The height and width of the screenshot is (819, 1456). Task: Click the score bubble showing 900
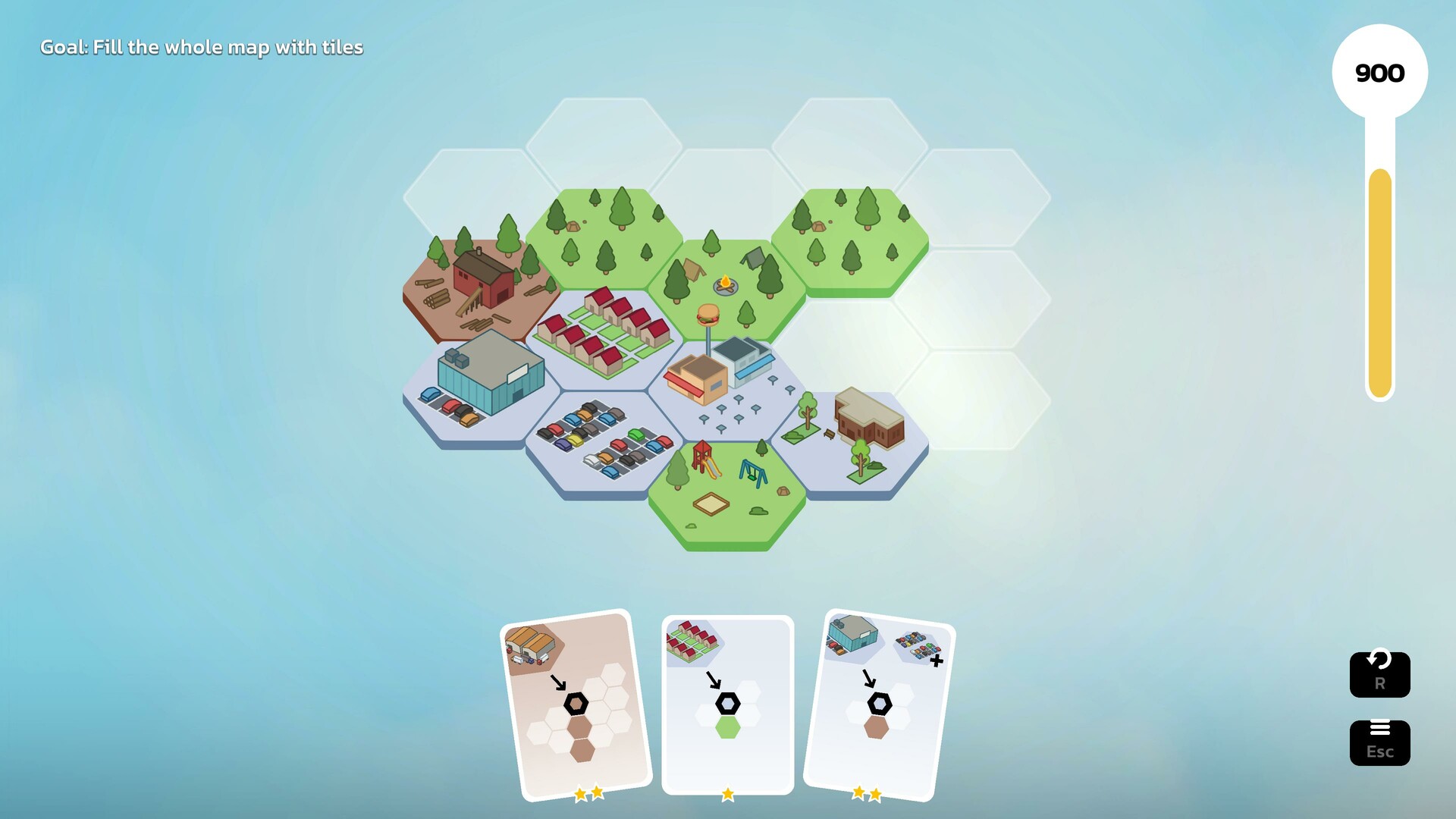click(1379, 73)
